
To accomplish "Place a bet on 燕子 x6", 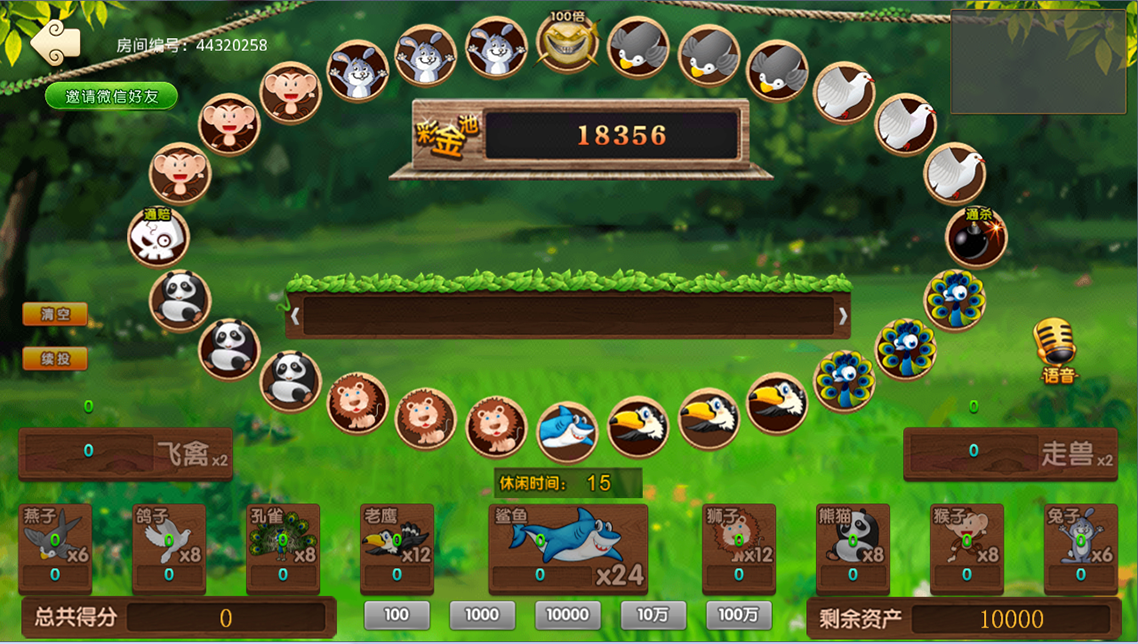I will coord(55,548).
